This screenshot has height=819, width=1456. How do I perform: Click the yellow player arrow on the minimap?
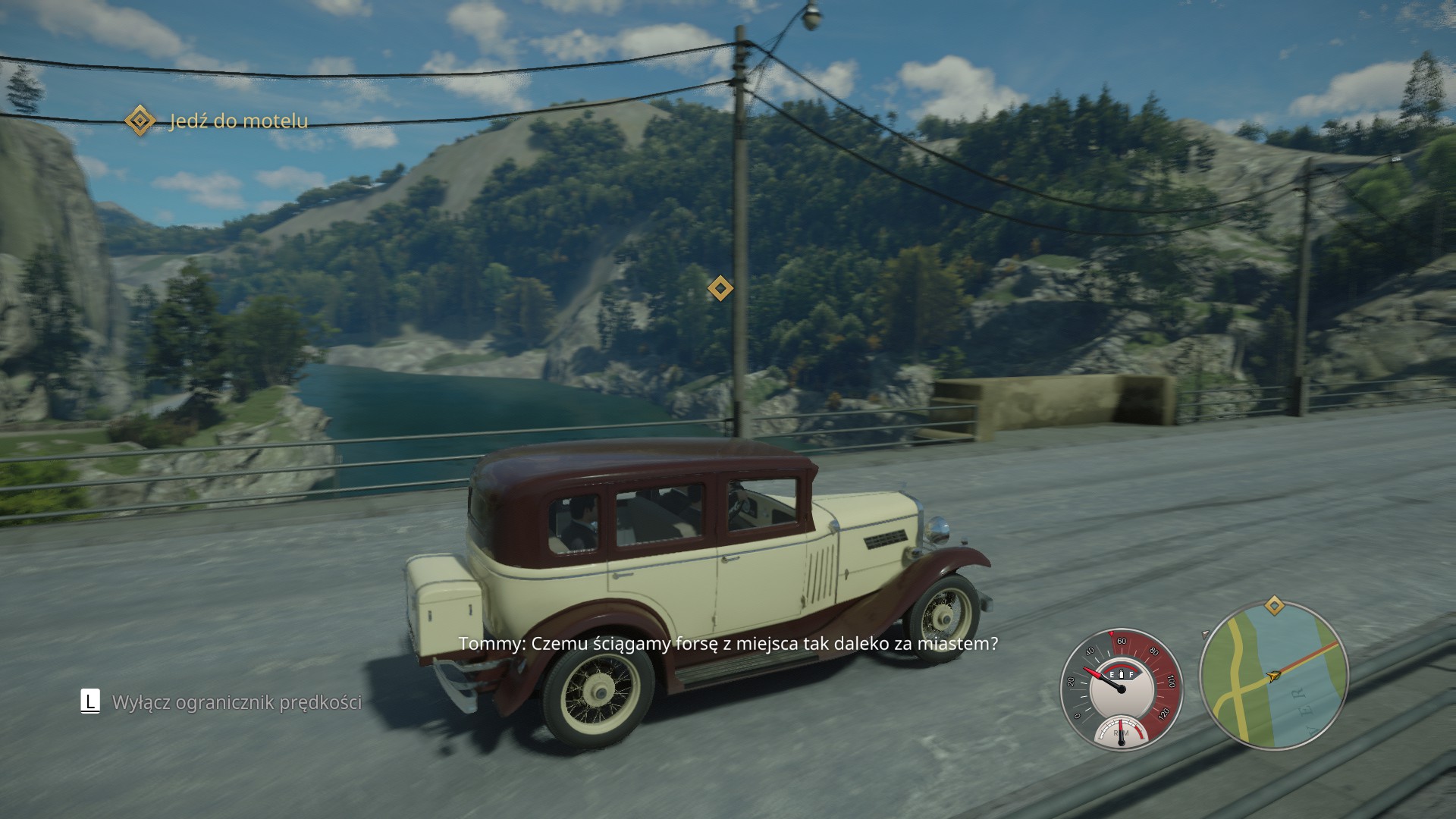[x=1274, y=675]
